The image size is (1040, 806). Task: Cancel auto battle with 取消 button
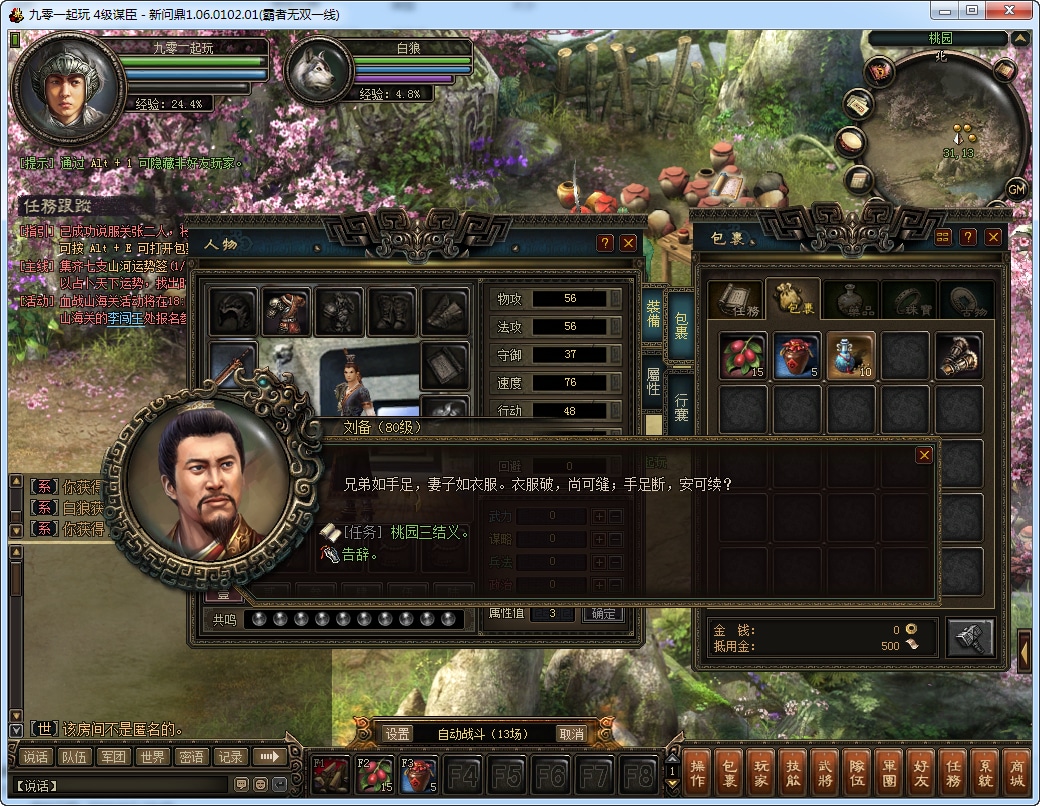(x=571, y=734)
